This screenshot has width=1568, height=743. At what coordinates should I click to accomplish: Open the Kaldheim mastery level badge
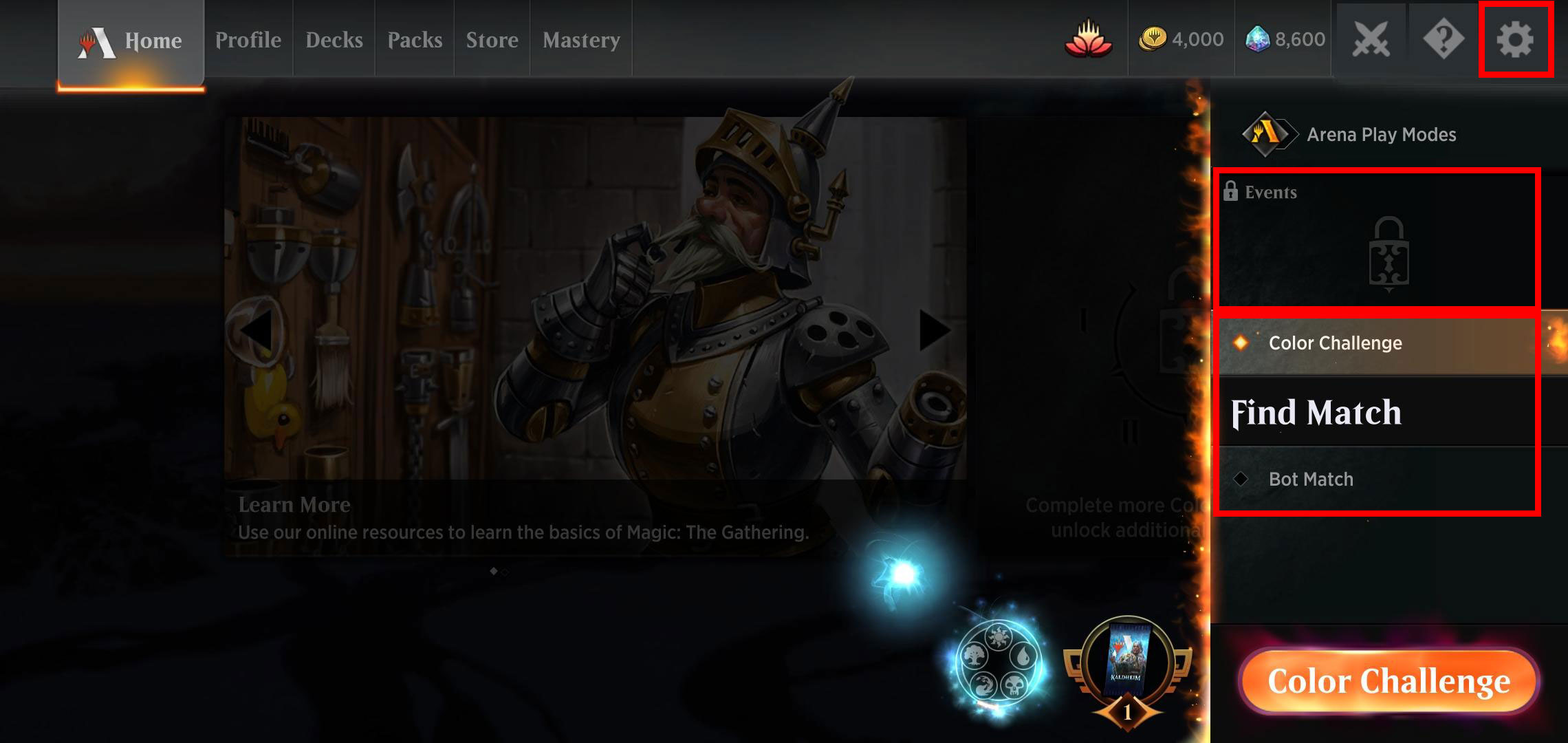click(1128, 667)
